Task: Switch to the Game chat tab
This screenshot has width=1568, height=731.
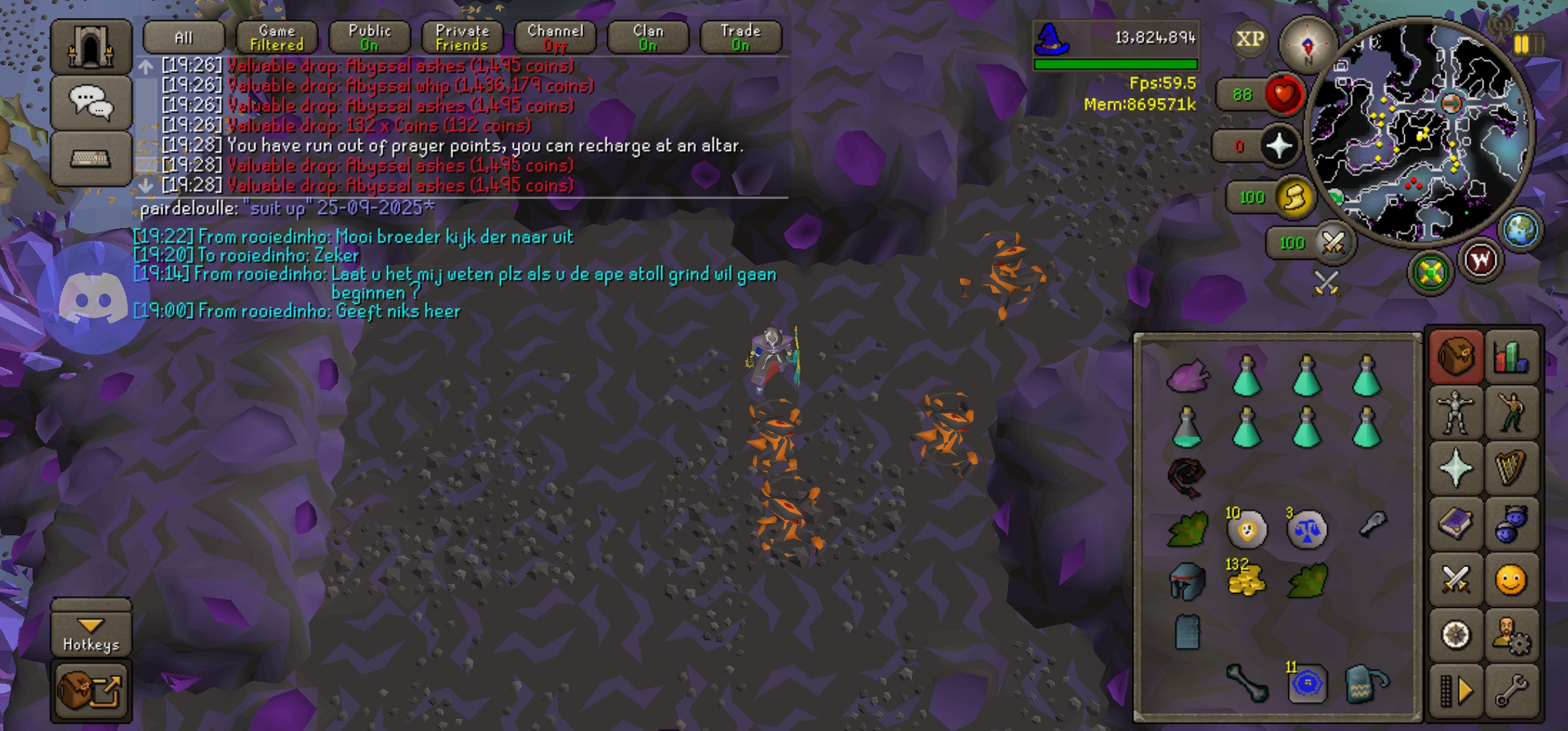Action: click(276, 38)
